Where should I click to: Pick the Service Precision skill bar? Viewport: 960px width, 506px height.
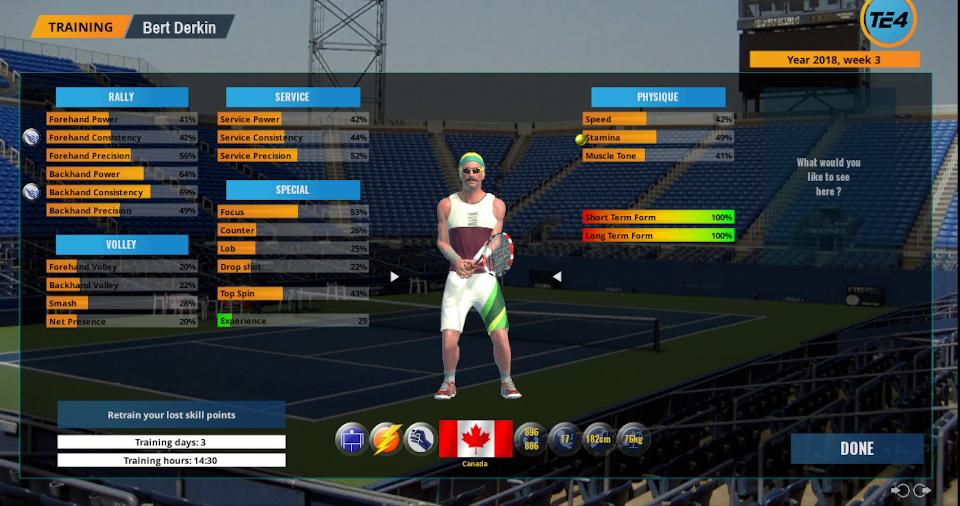click(293, 156)
